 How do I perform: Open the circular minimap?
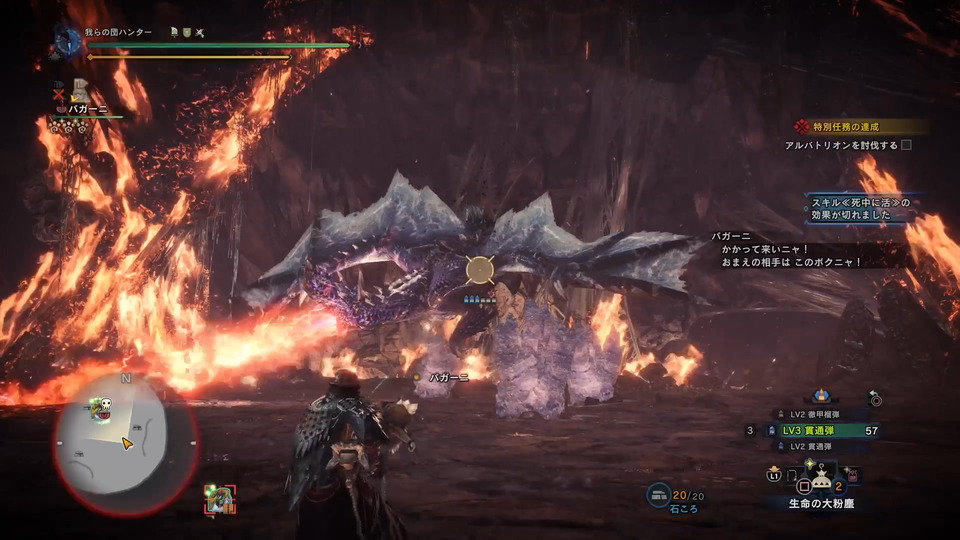124,439
